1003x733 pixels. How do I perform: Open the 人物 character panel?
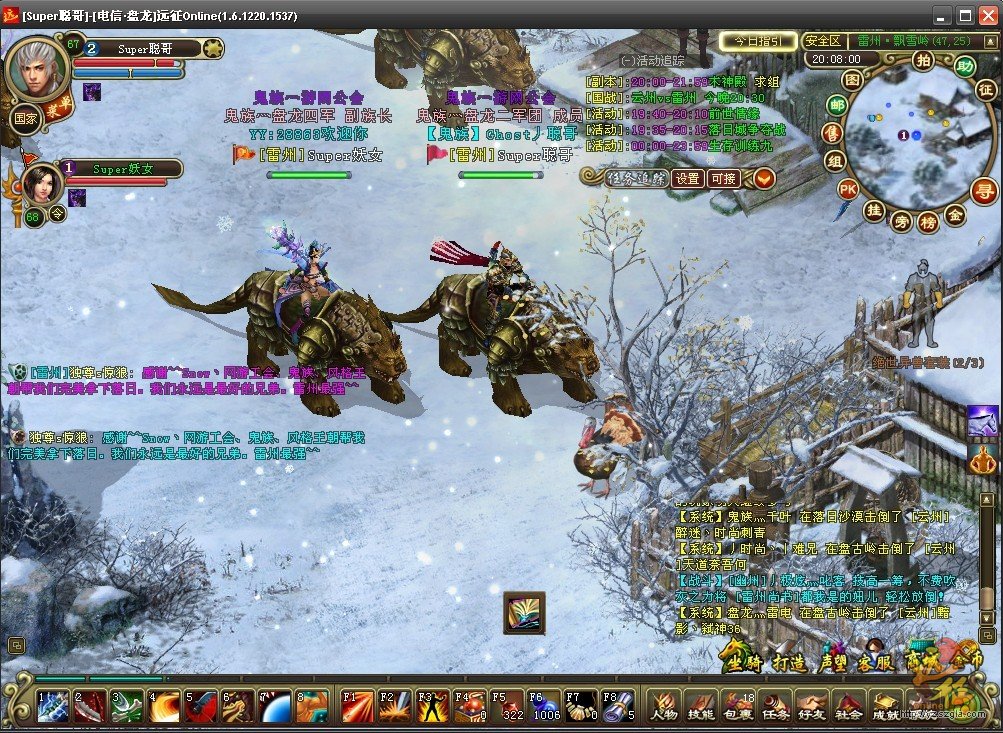point(664,706)
